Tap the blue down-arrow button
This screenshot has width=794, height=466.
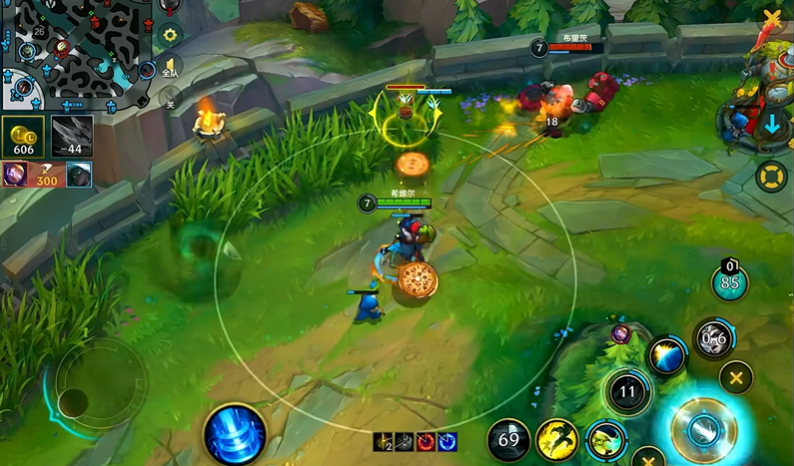click(x=772, y=126)
